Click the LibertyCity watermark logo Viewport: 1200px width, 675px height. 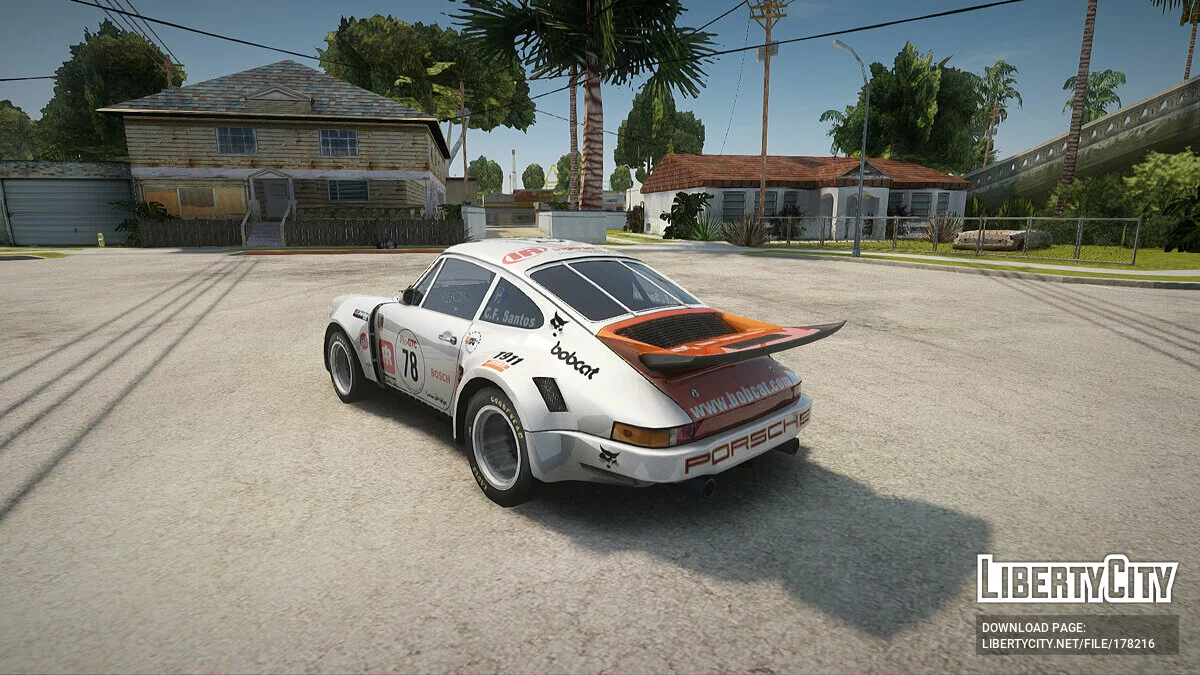pyautogui.click(x=1077, y=580)
